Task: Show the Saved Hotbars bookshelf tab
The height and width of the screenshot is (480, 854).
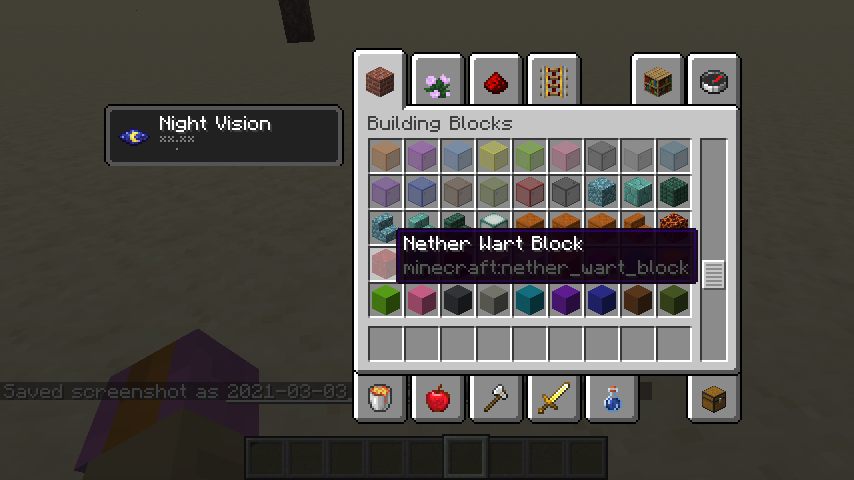Action: [657, 83]
